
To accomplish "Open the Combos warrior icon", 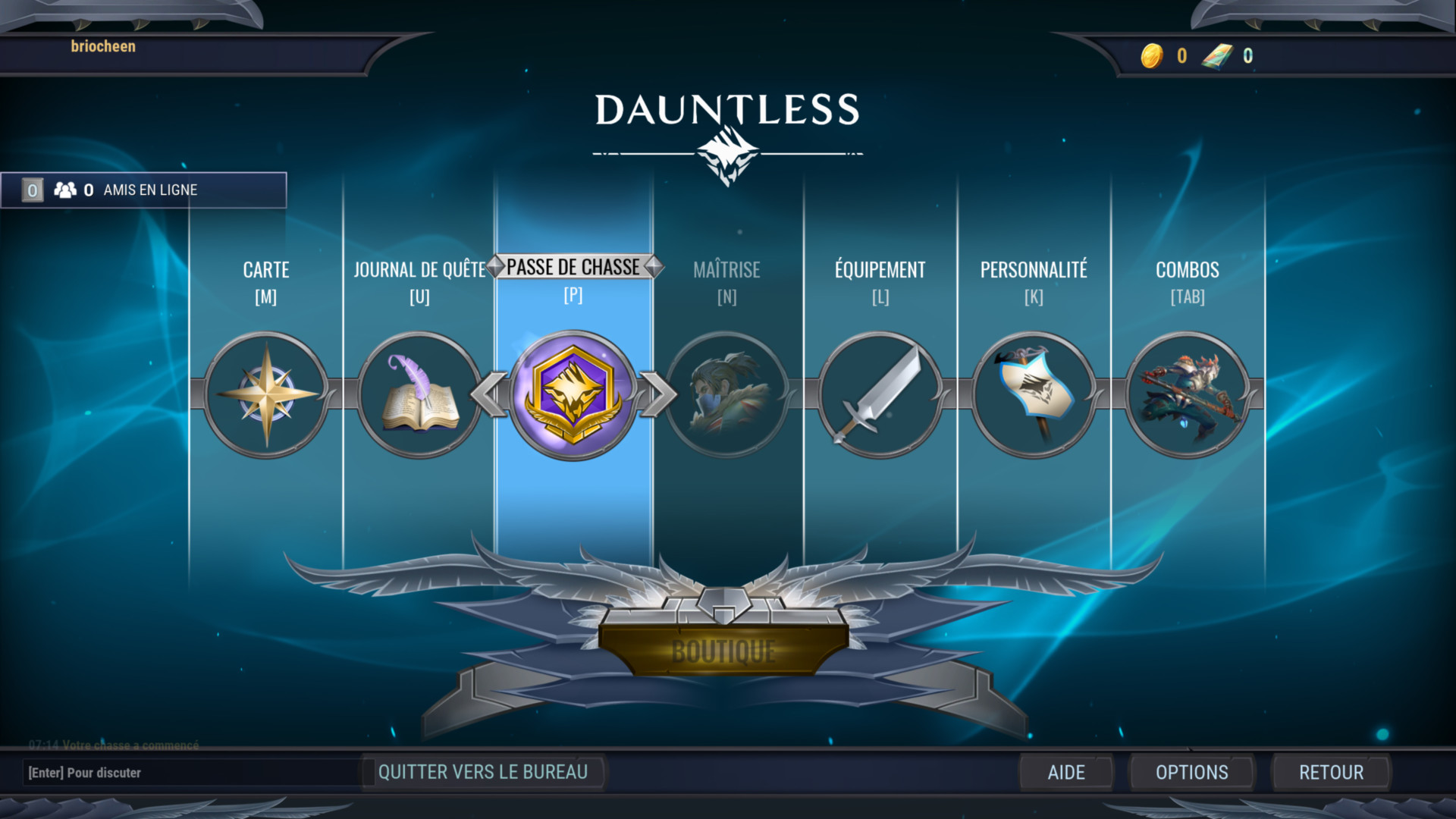I will coord(1188,393).
